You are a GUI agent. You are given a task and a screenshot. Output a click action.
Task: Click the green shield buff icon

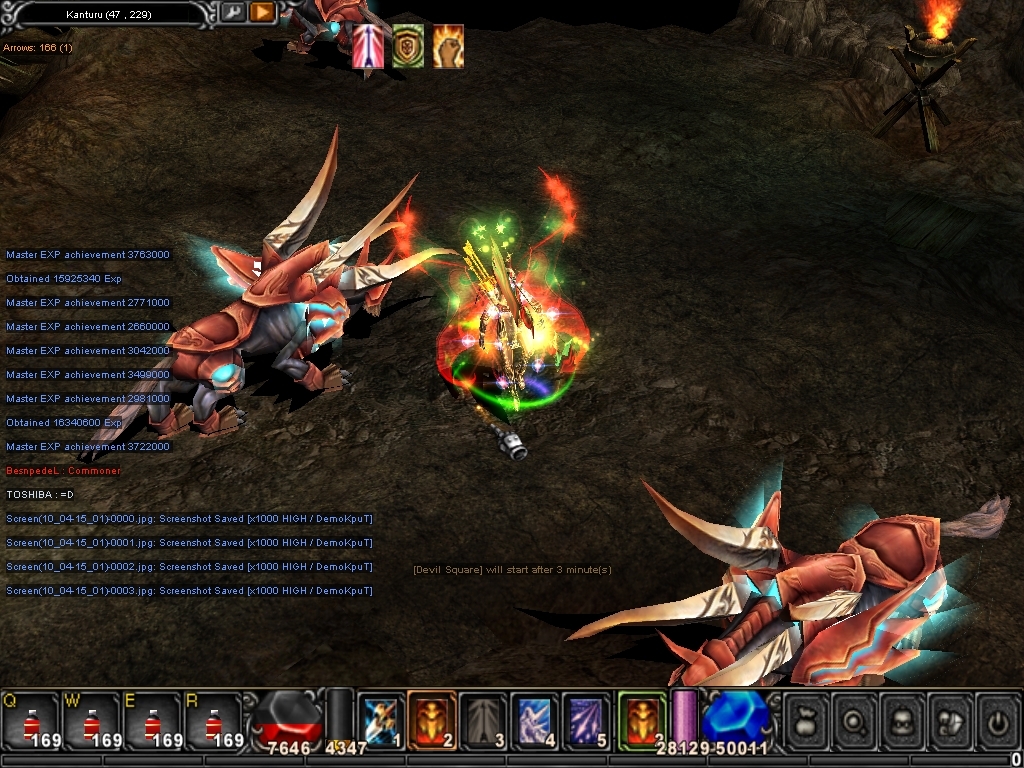click(408, 46)
